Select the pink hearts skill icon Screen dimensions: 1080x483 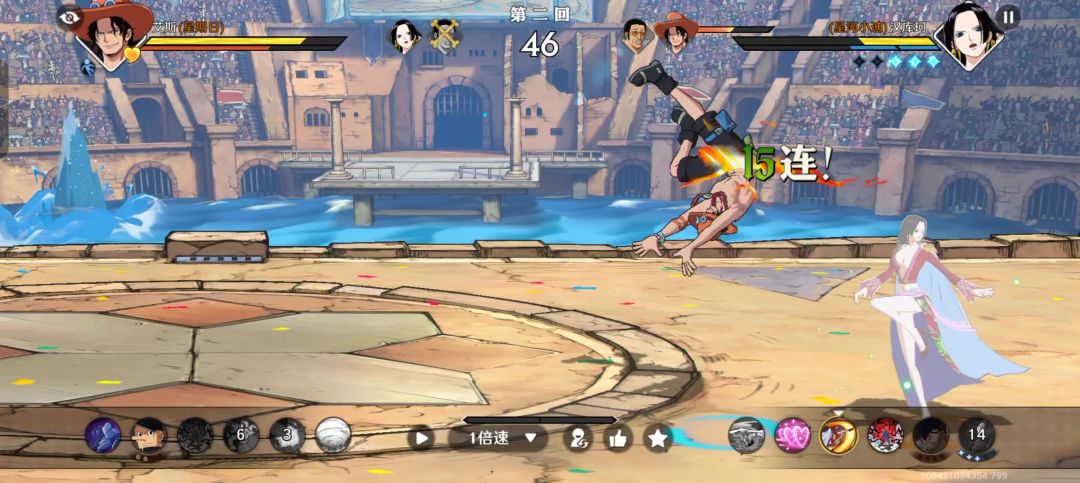[792, 434]
